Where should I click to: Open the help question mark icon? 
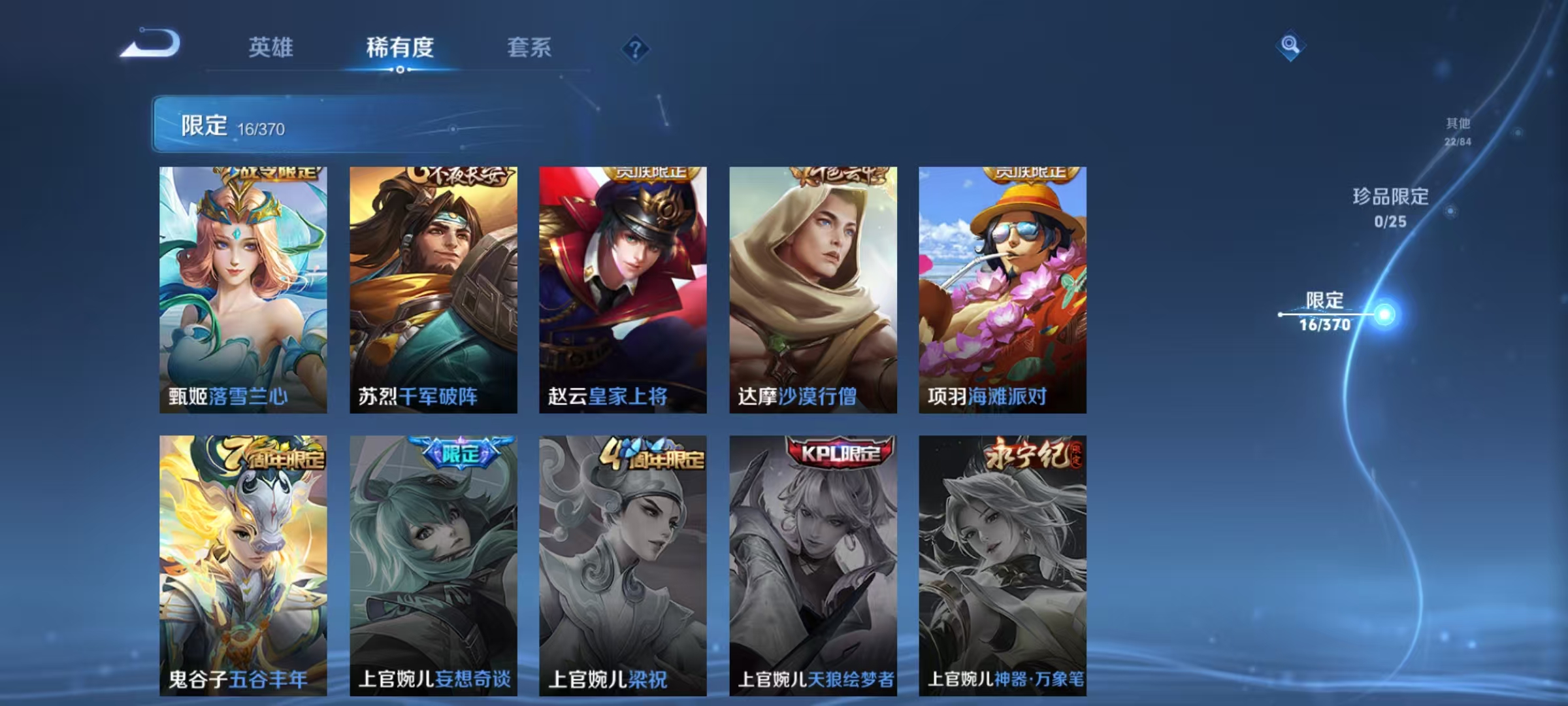click(x=636, y=48)
